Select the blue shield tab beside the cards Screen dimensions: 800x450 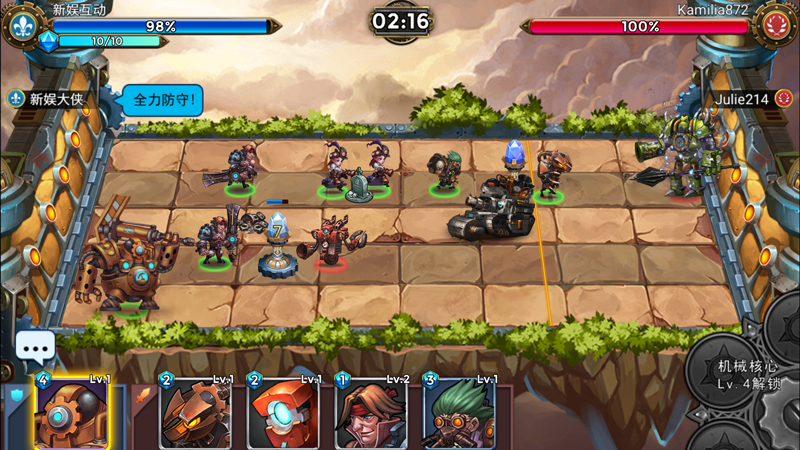pos(16,396)
